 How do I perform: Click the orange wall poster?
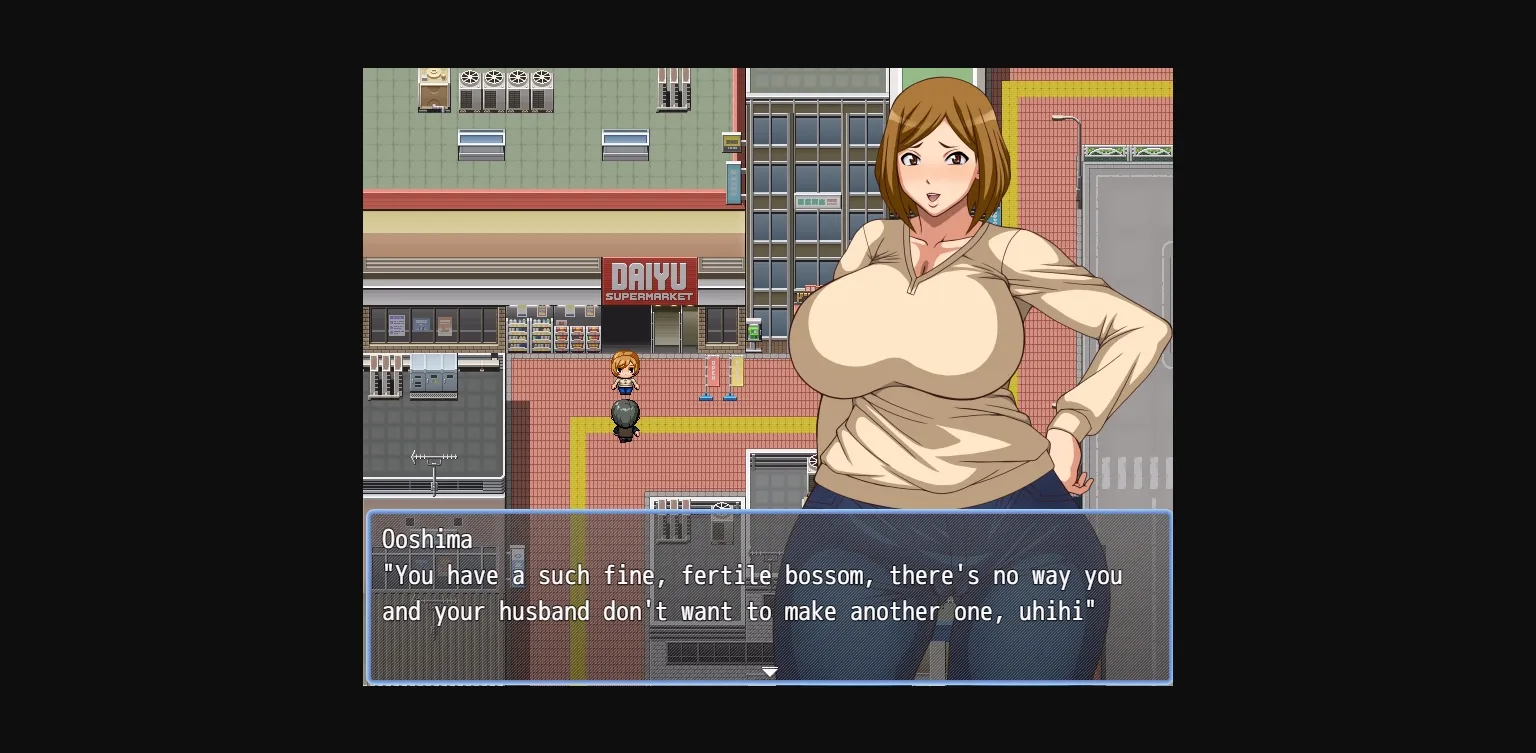[443, 325]
